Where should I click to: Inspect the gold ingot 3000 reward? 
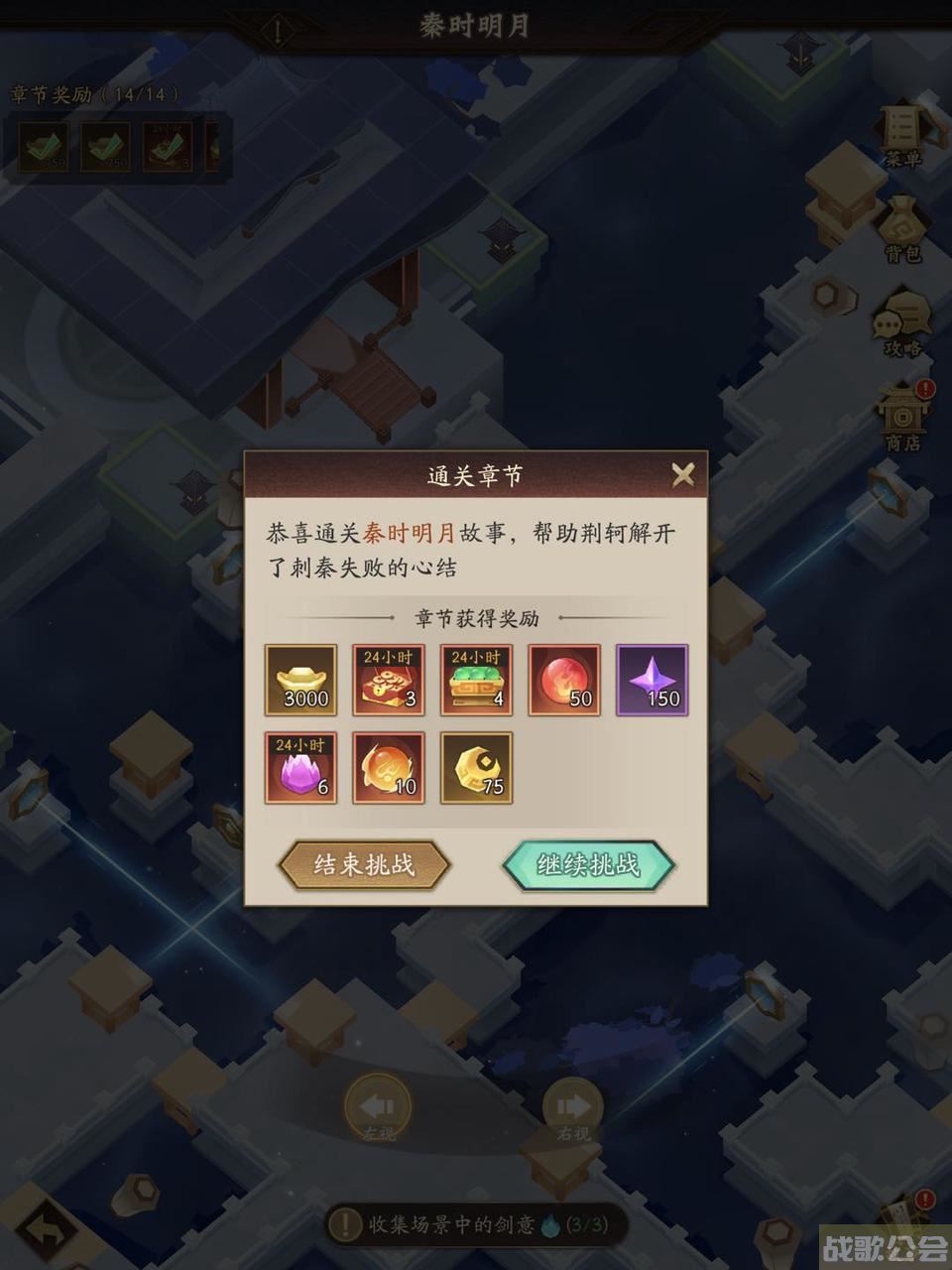[300, 681]
